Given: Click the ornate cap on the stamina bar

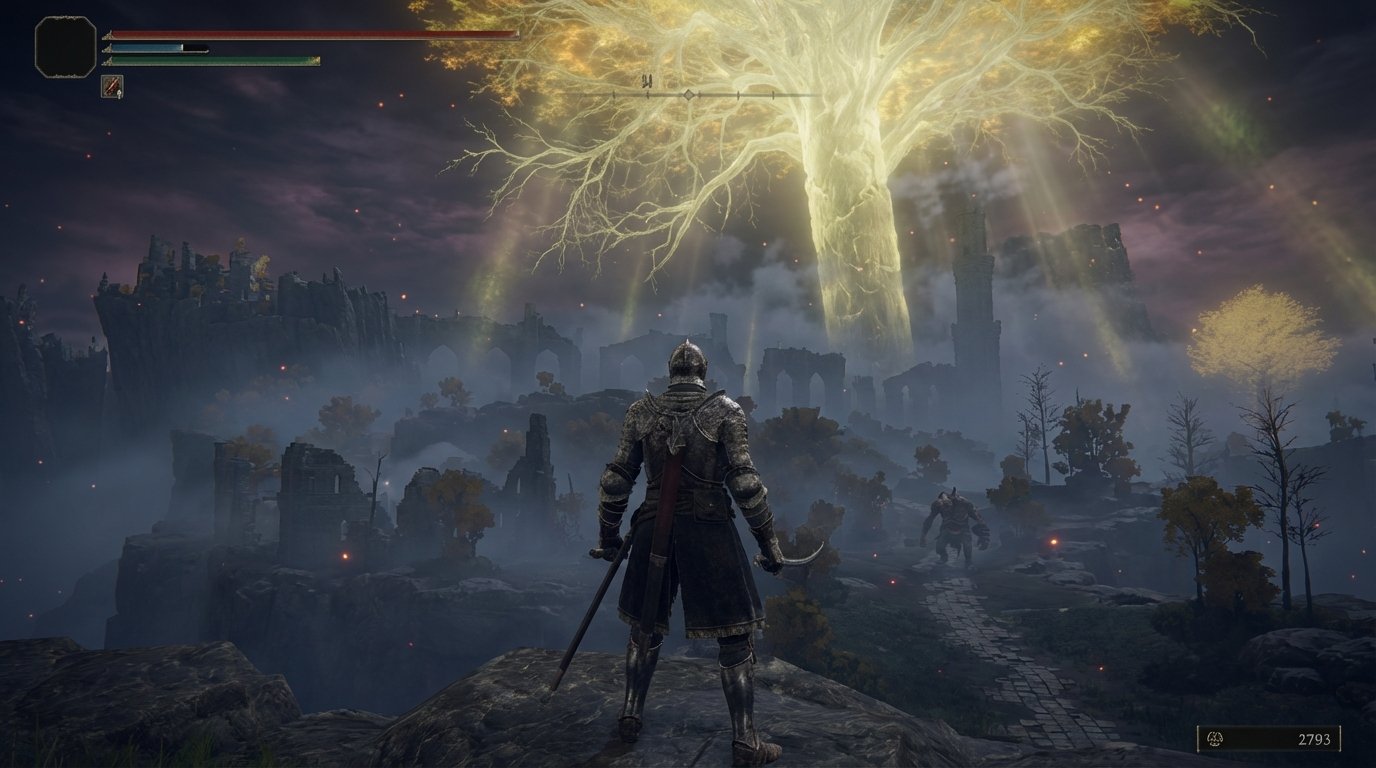Looking at the screenshot, I should [x=106, y=61].
